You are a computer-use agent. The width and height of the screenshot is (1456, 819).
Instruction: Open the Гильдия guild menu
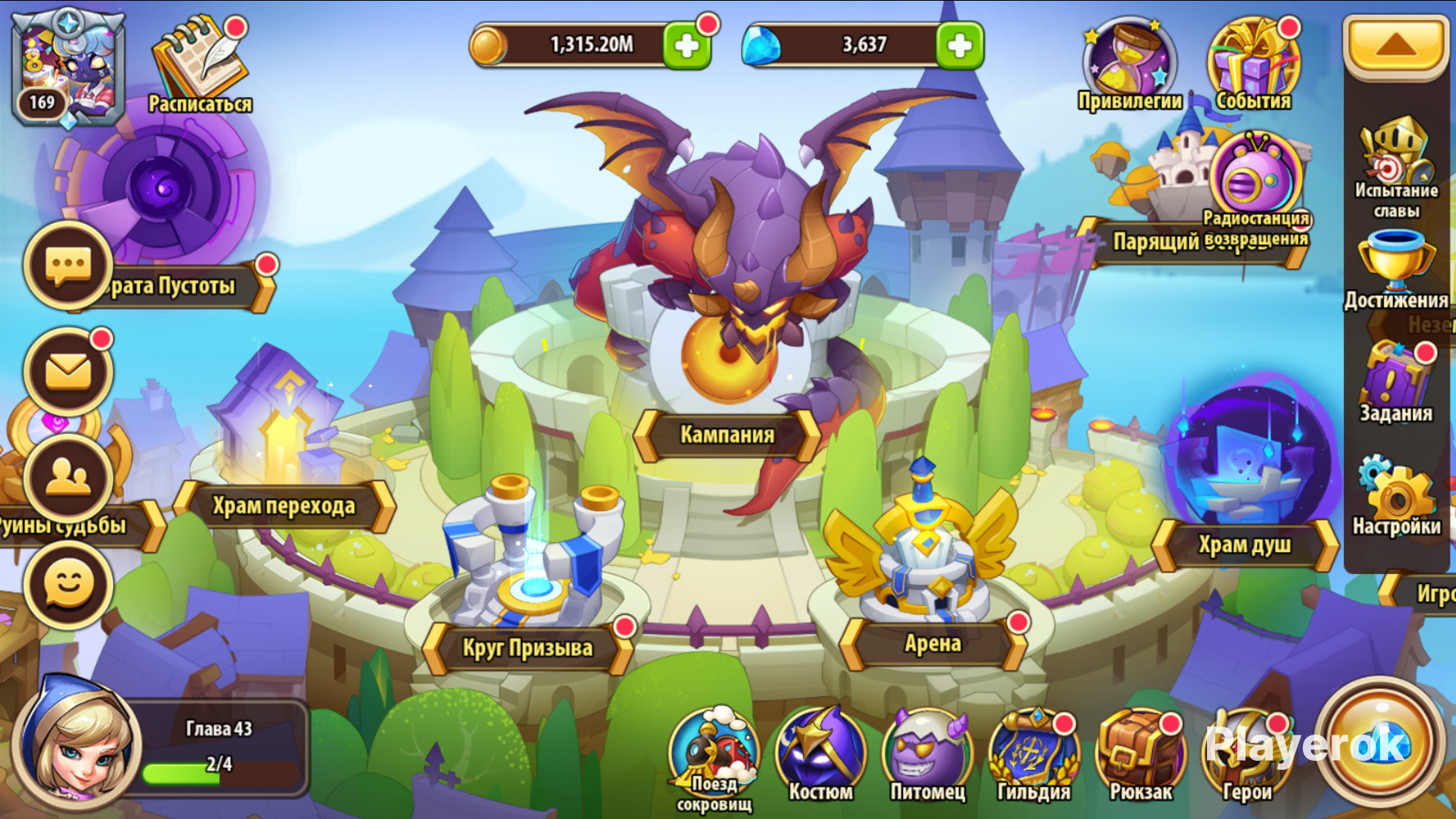1033,755
